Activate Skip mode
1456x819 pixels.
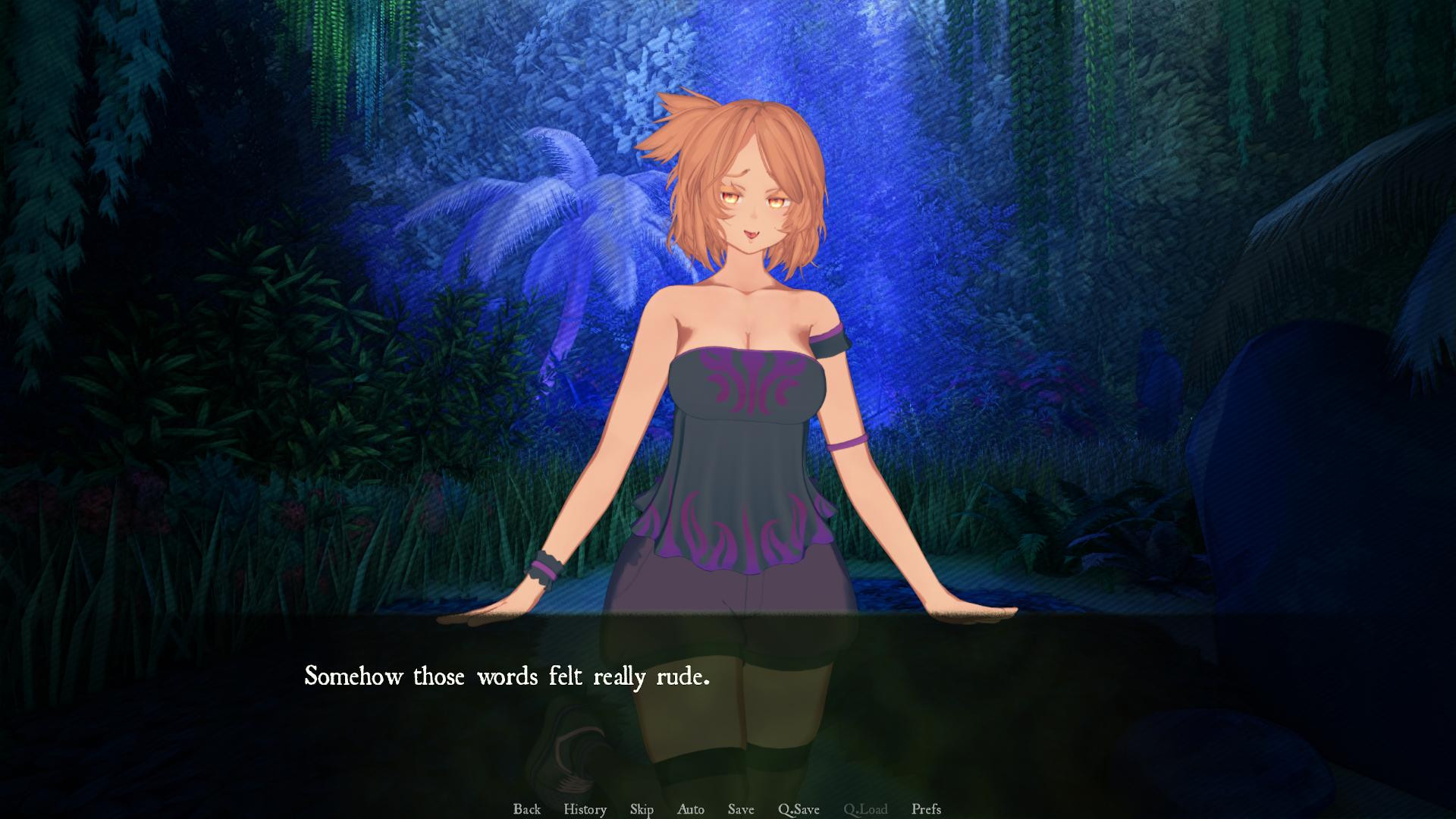[x=642, y=809]
